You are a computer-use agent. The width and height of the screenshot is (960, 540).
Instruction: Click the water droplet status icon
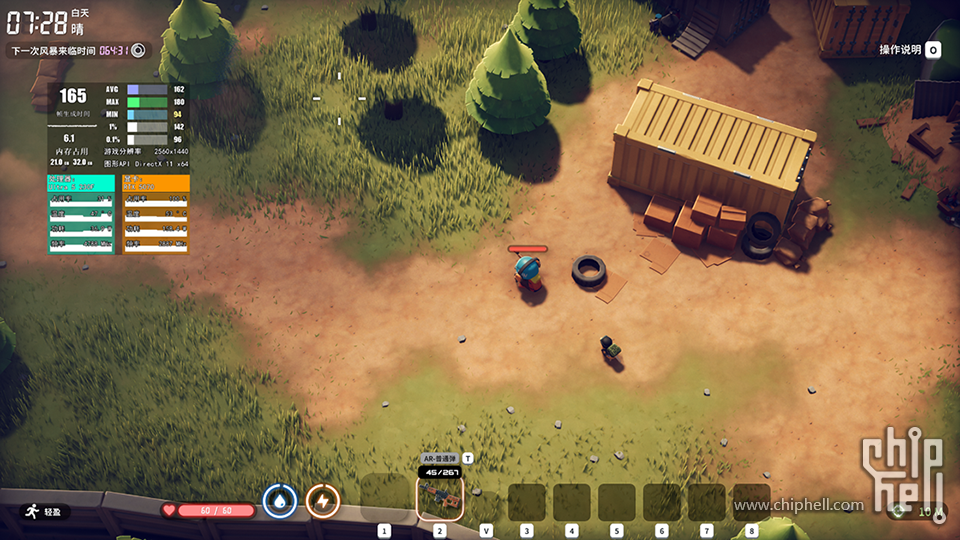tap(280, 500)
